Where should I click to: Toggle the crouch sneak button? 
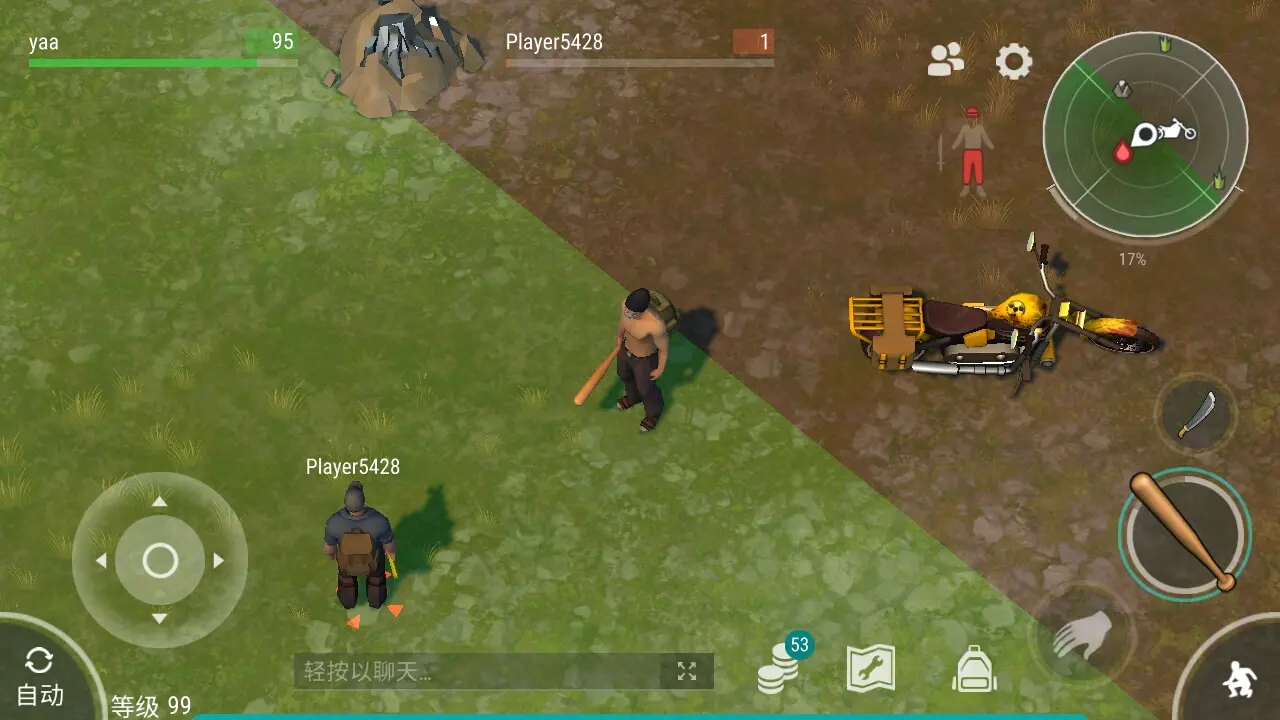(1237, 679)
